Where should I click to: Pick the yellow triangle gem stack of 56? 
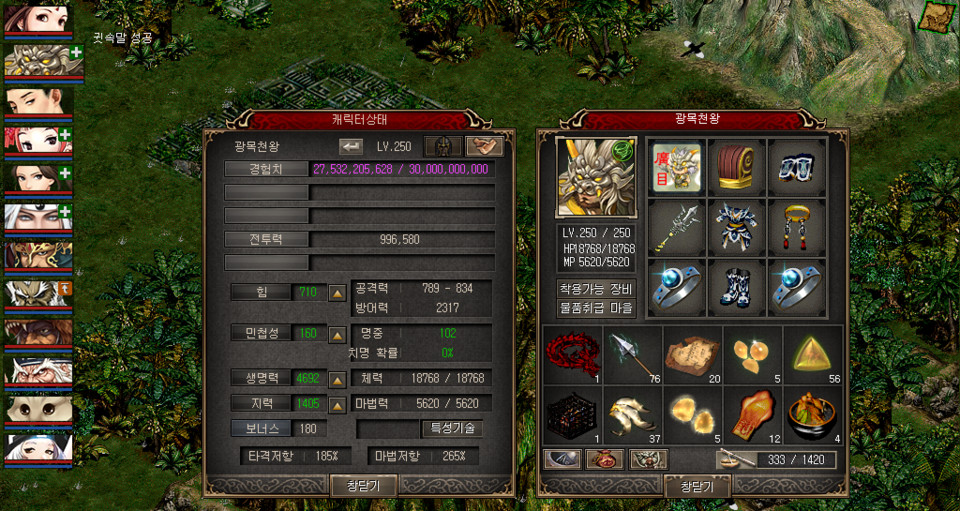click(x=812, y=354)
